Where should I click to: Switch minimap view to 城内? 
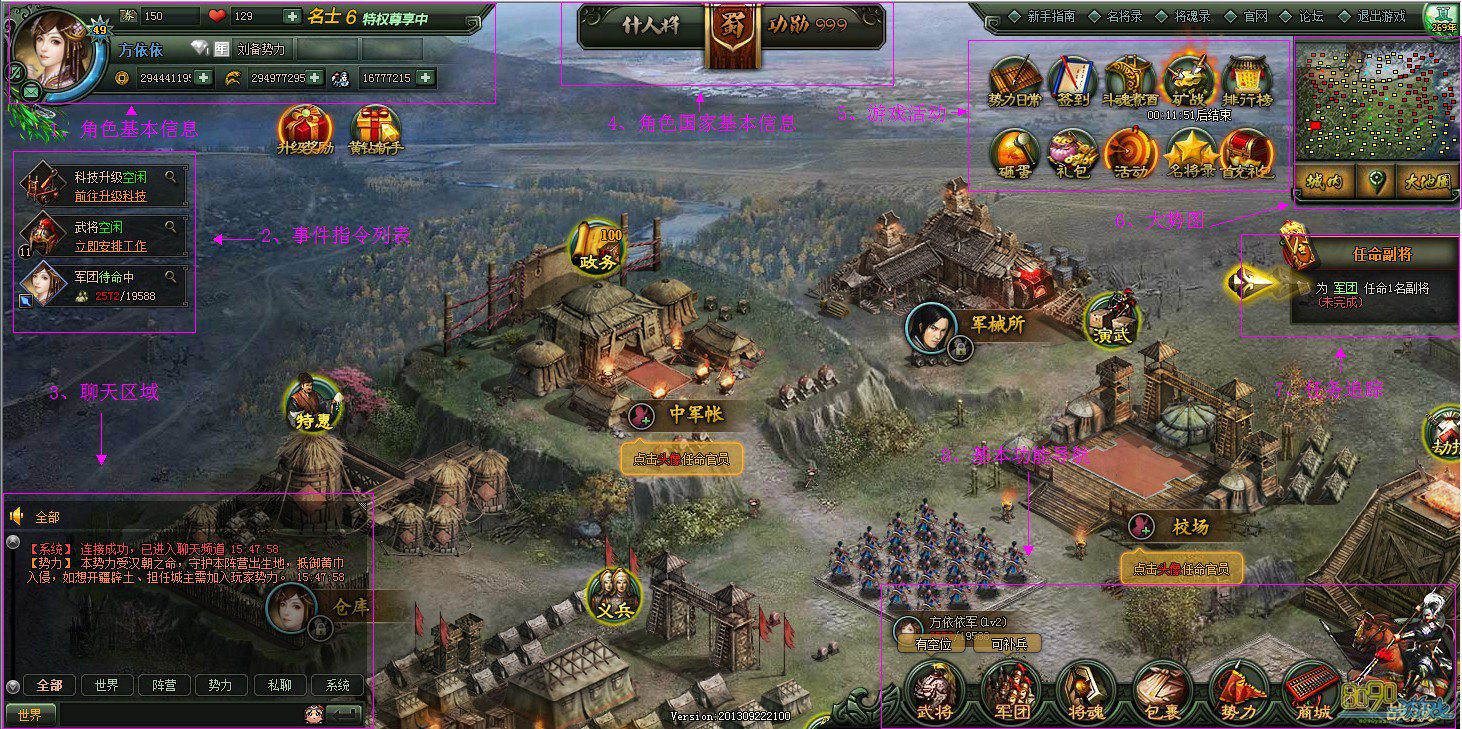tap(1327, 183)
